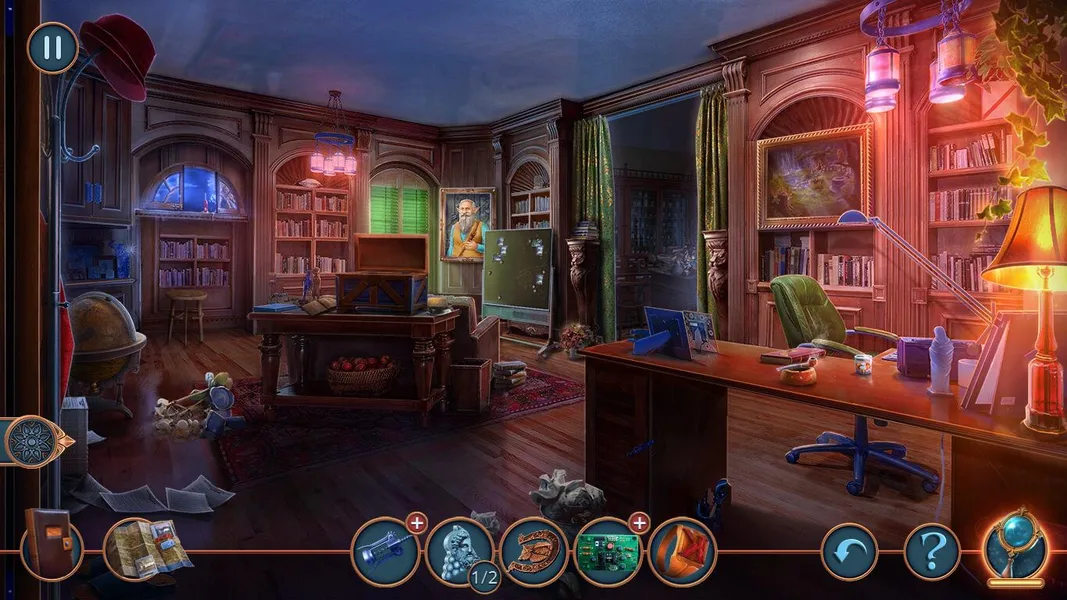Click the curved back arrow button
Image resolution: width=1067 pixels, height=600 pixels.
(849, 551)
